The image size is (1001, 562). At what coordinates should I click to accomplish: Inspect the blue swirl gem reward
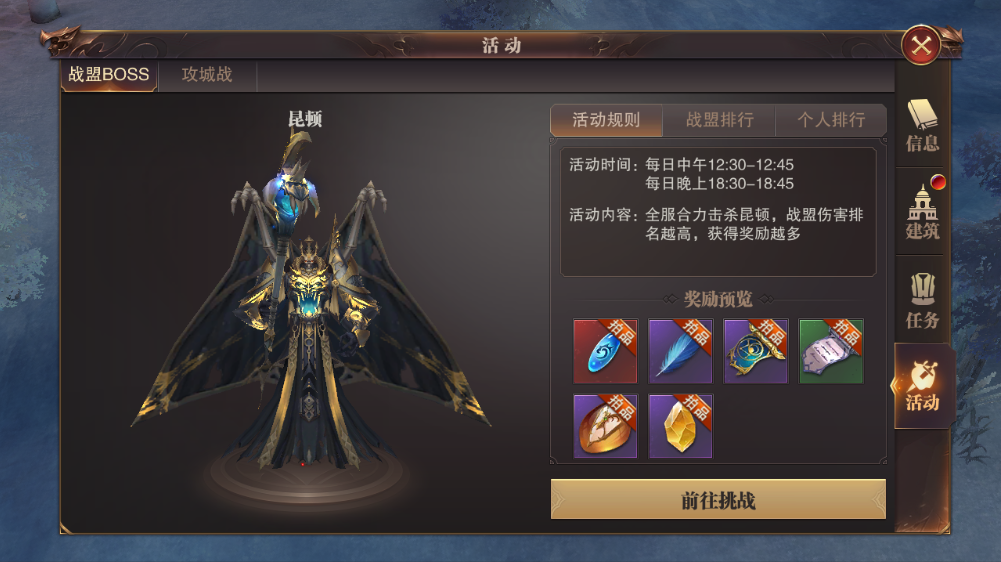pos(605,351)
